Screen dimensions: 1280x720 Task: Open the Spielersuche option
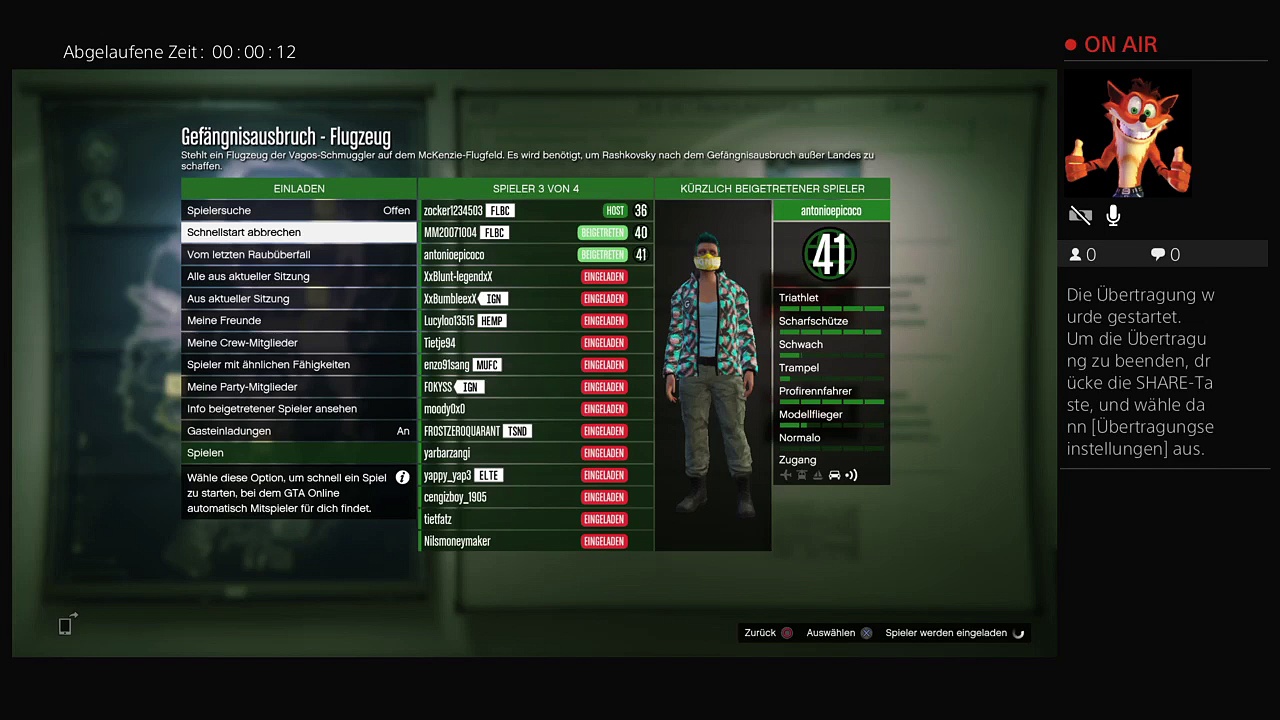[298, 211]
